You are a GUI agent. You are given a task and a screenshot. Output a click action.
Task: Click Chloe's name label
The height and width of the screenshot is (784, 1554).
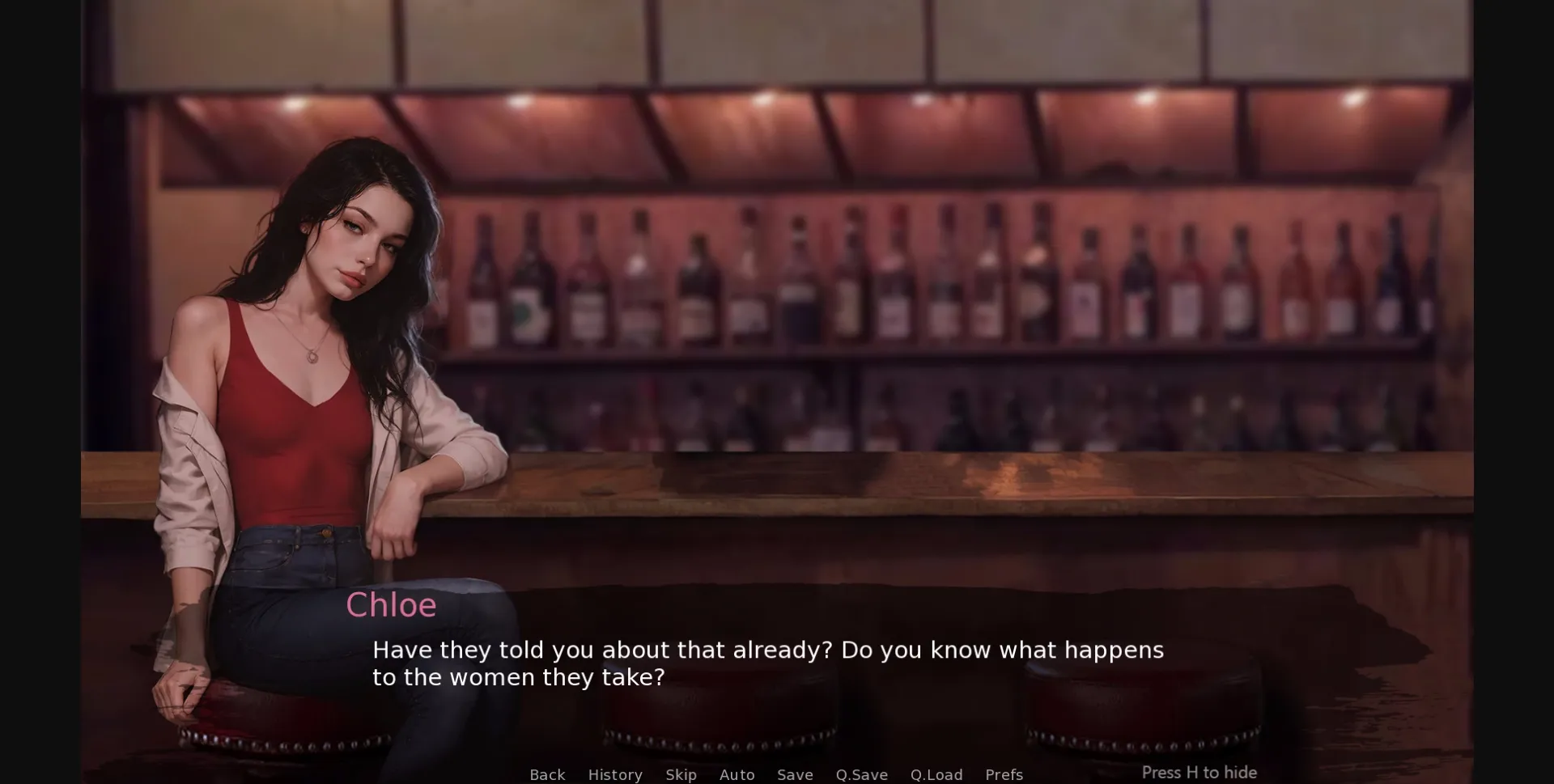pos(391,604)
